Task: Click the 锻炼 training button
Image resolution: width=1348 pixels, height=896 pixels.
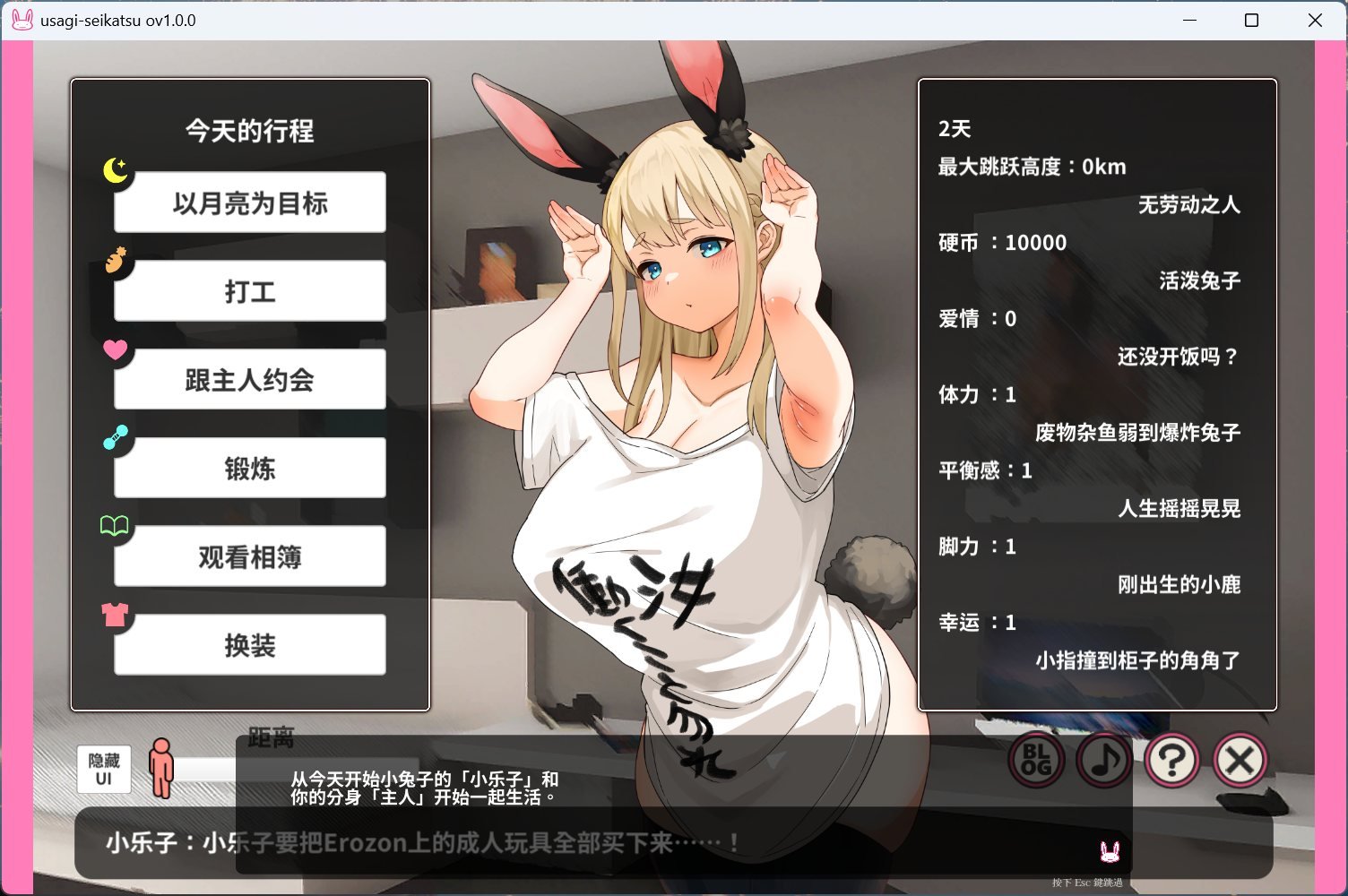Action: coord(249,468)
